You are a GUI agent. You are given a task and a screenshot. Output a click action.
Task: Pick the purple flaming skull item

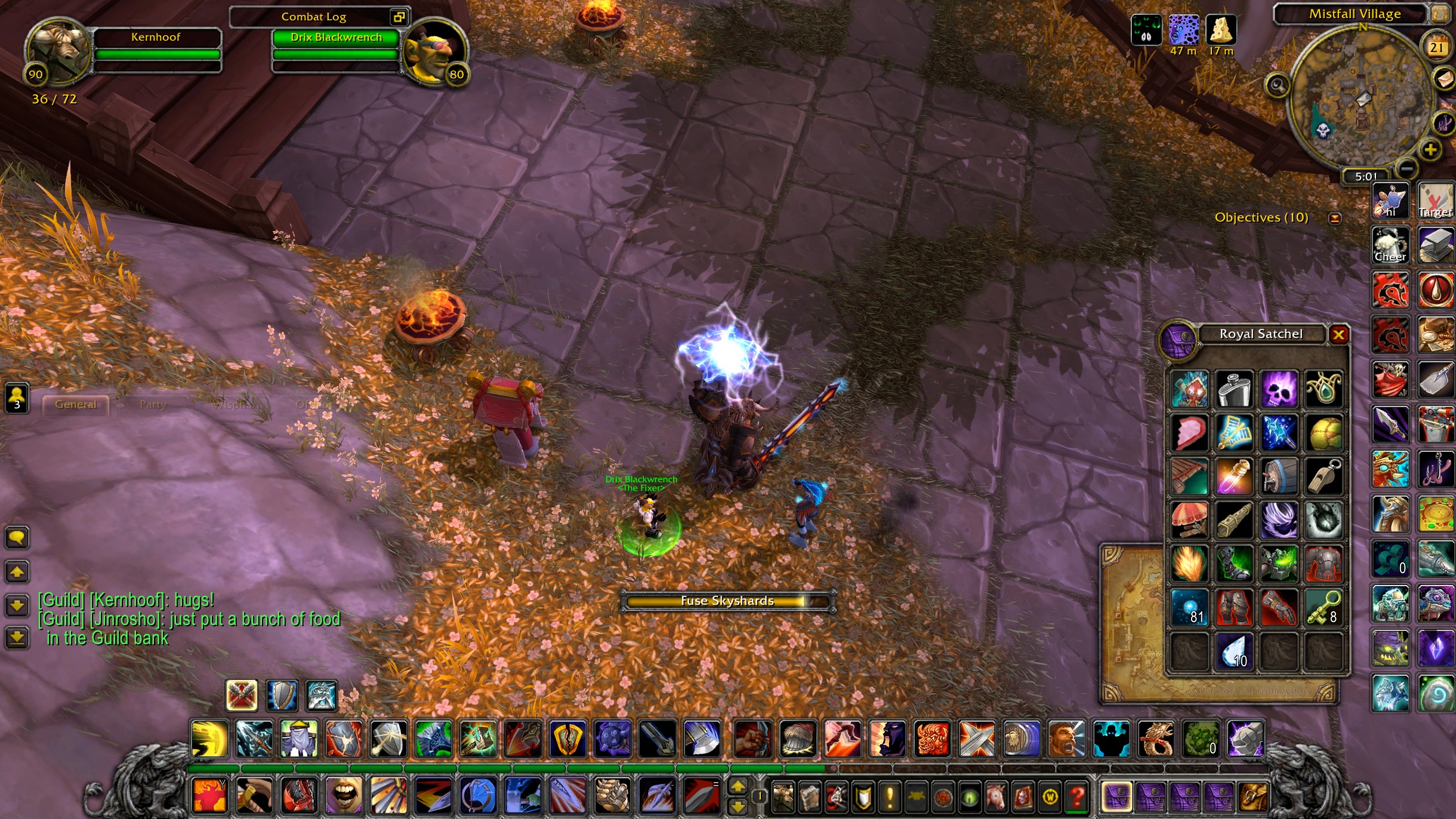[1279, 389]
